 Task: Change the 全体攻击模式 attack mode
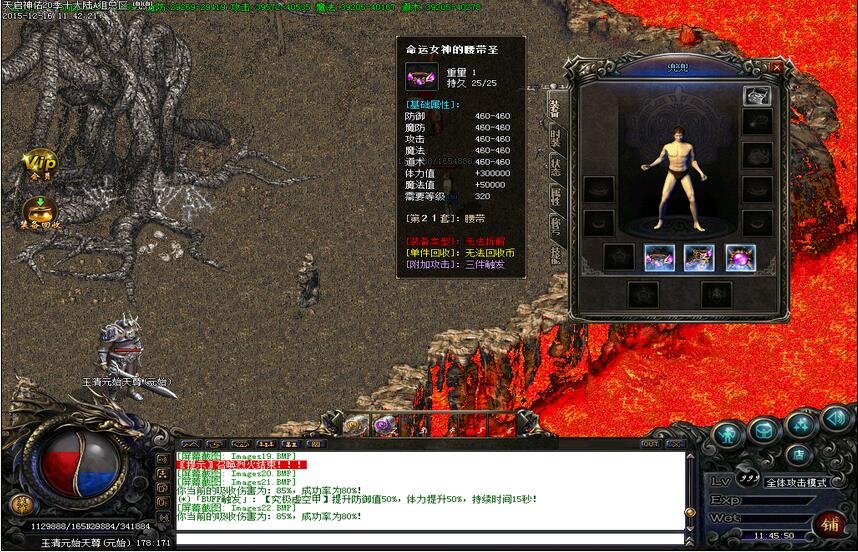796,482
